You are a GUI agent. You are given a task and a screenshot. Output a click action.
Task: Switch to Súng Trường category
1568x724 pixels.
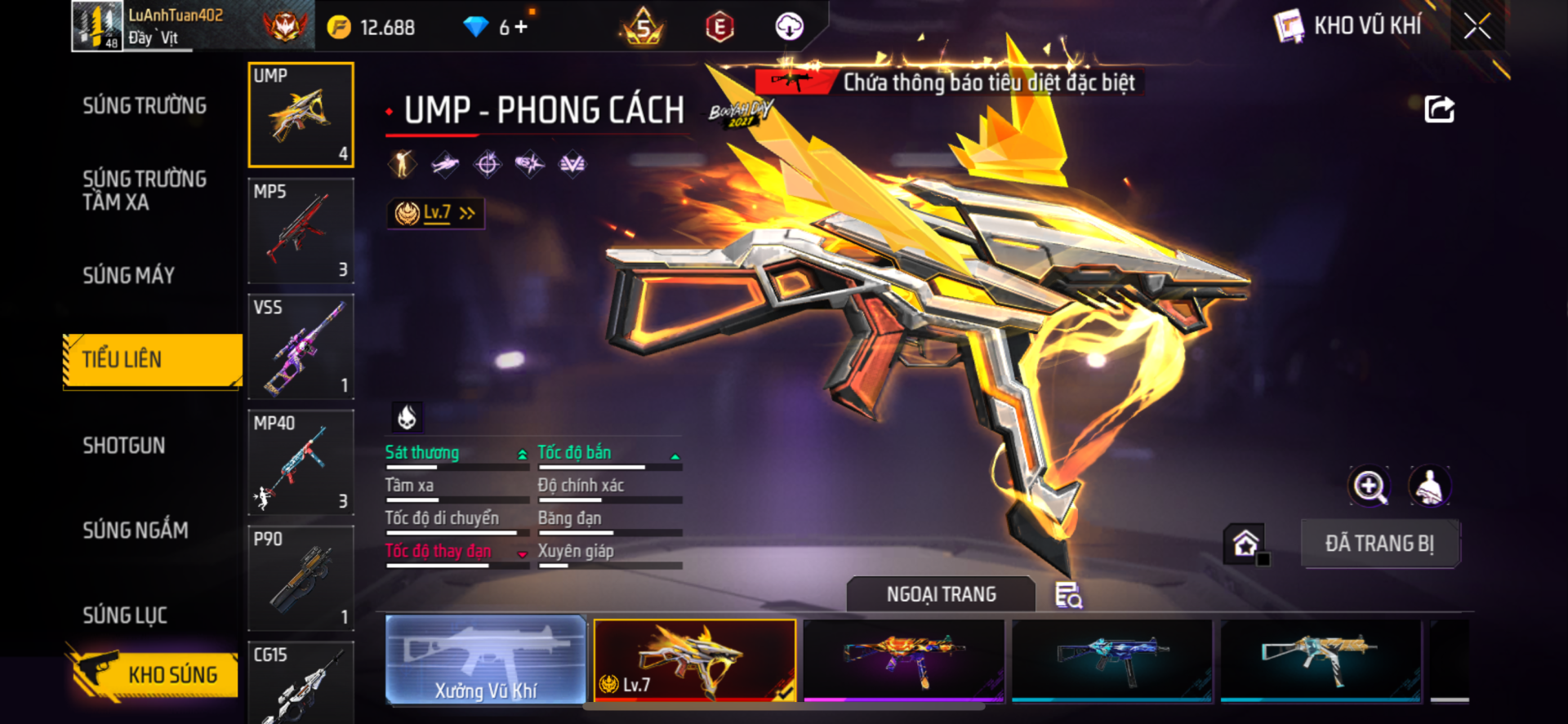tap(145, 106)
